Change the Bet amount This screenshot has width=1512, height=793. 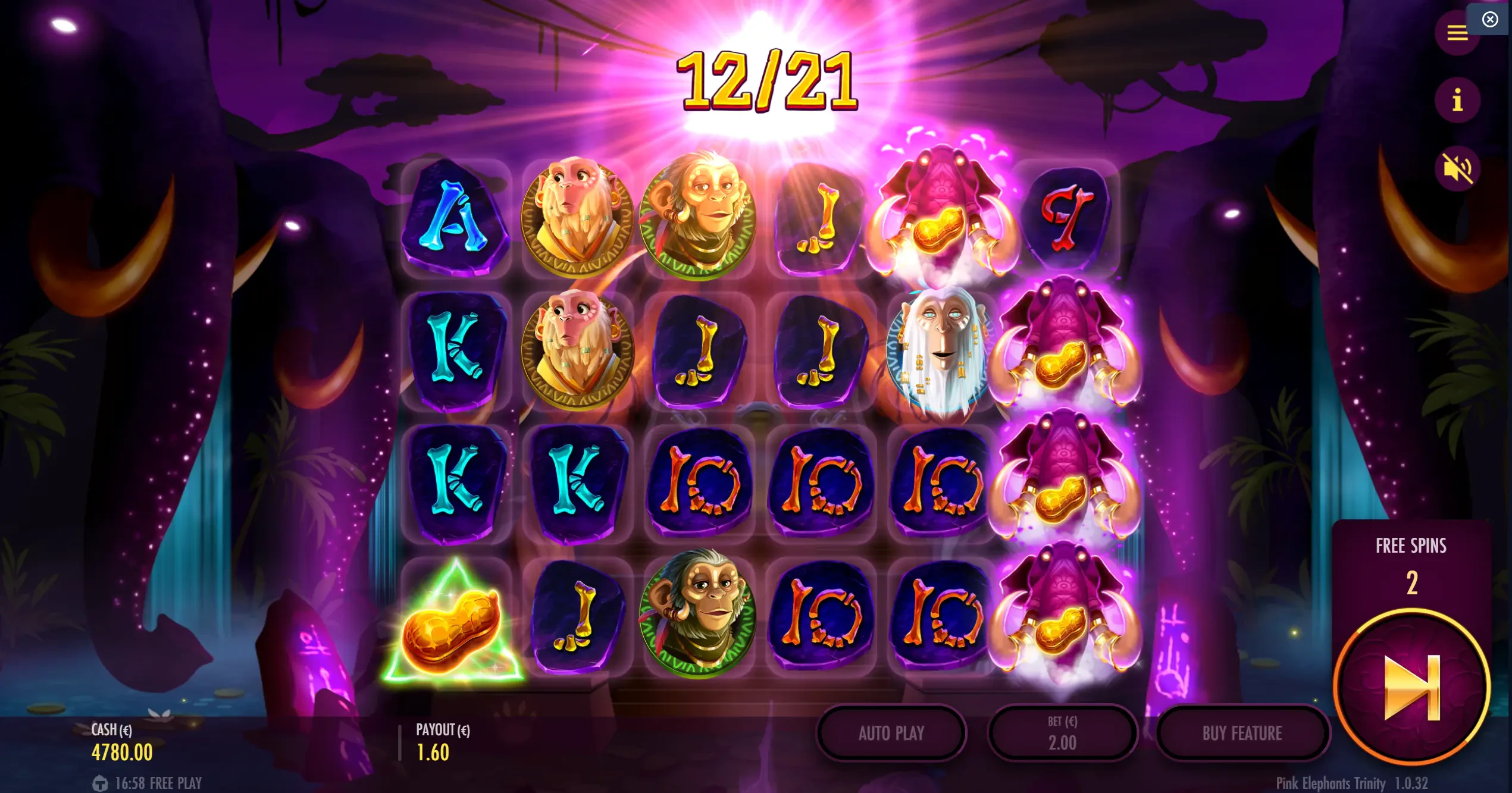pyautogui.click(x=1062, y=733)
